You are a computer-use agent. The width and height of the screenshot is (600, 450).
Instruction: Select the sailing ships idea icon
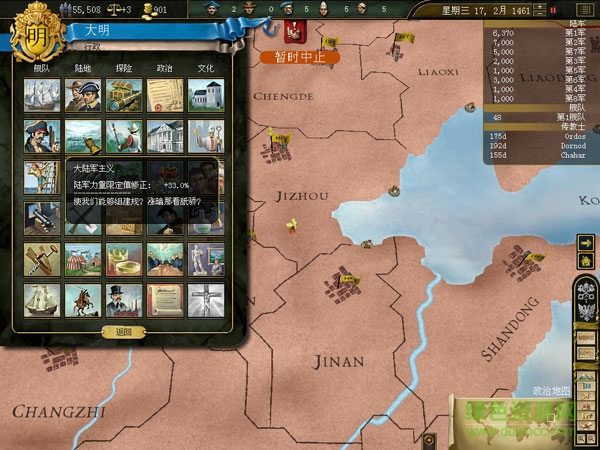click(40, 95)
